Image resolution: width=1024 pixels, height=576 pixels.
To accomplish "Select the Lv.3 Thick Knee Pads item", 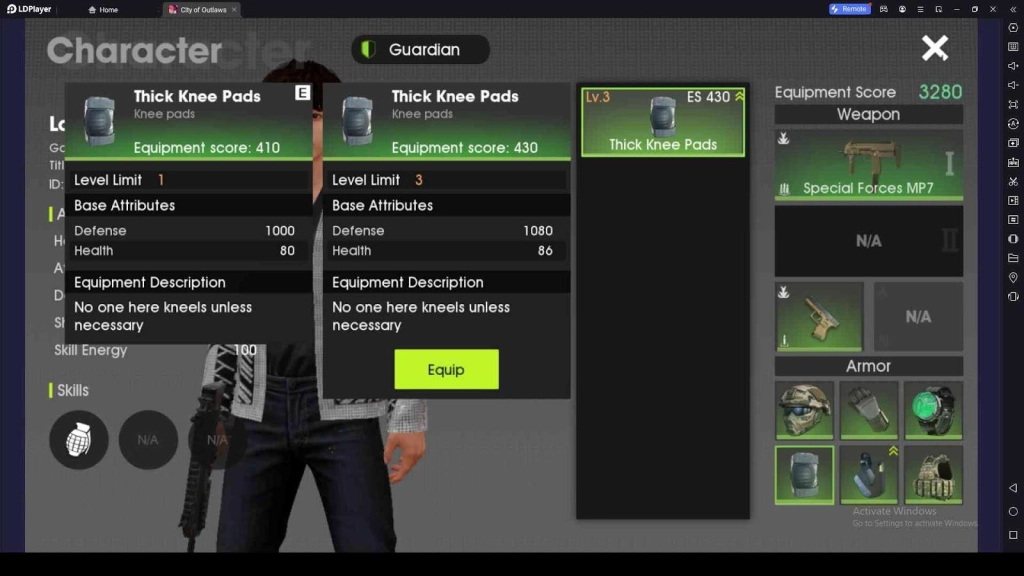I will (663, 122).
